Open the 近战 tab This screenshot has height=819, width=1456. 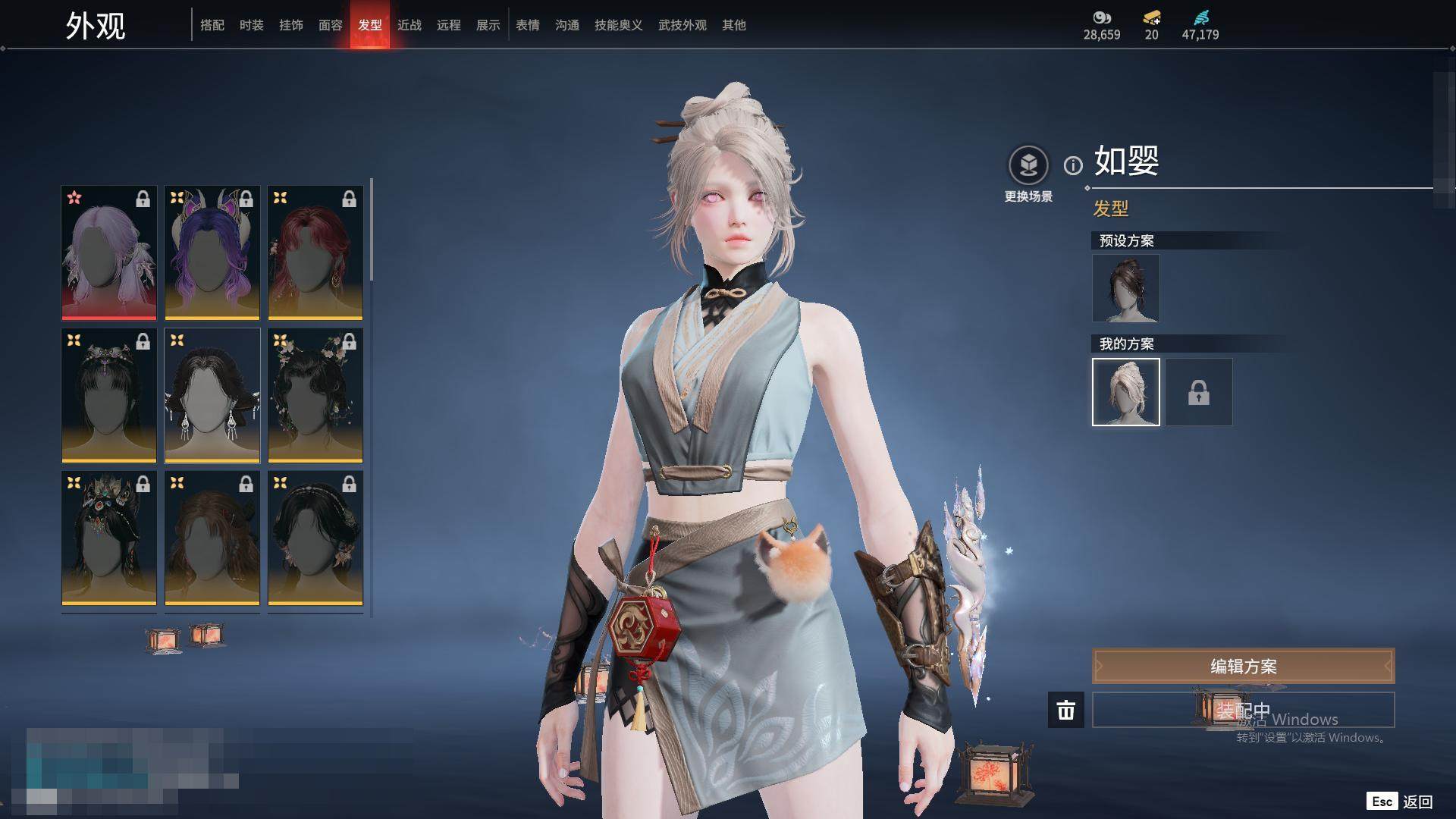point(409,25)
